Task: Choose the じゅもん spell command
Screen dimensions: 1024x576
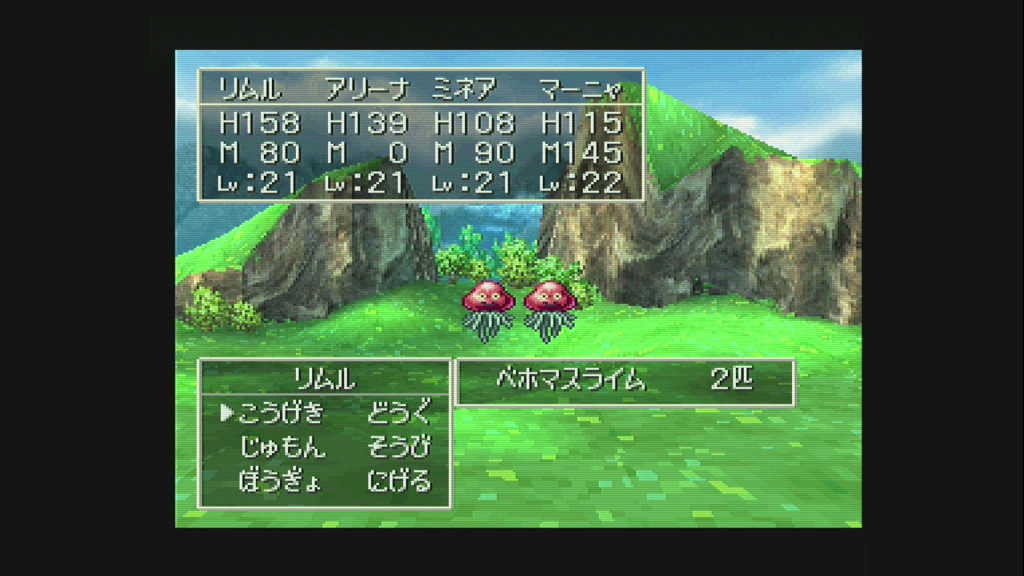Action: point(283,447)
